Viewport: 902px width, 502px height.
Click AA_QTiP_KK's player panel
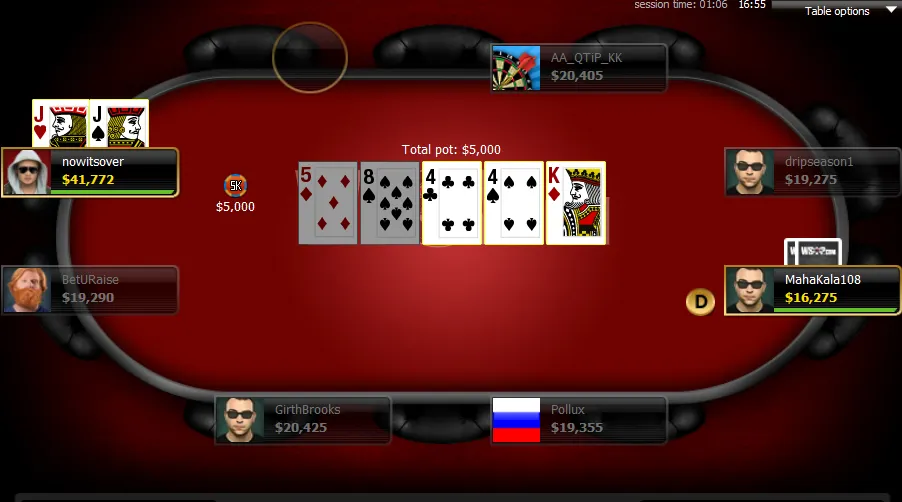(x=579, y=68)
